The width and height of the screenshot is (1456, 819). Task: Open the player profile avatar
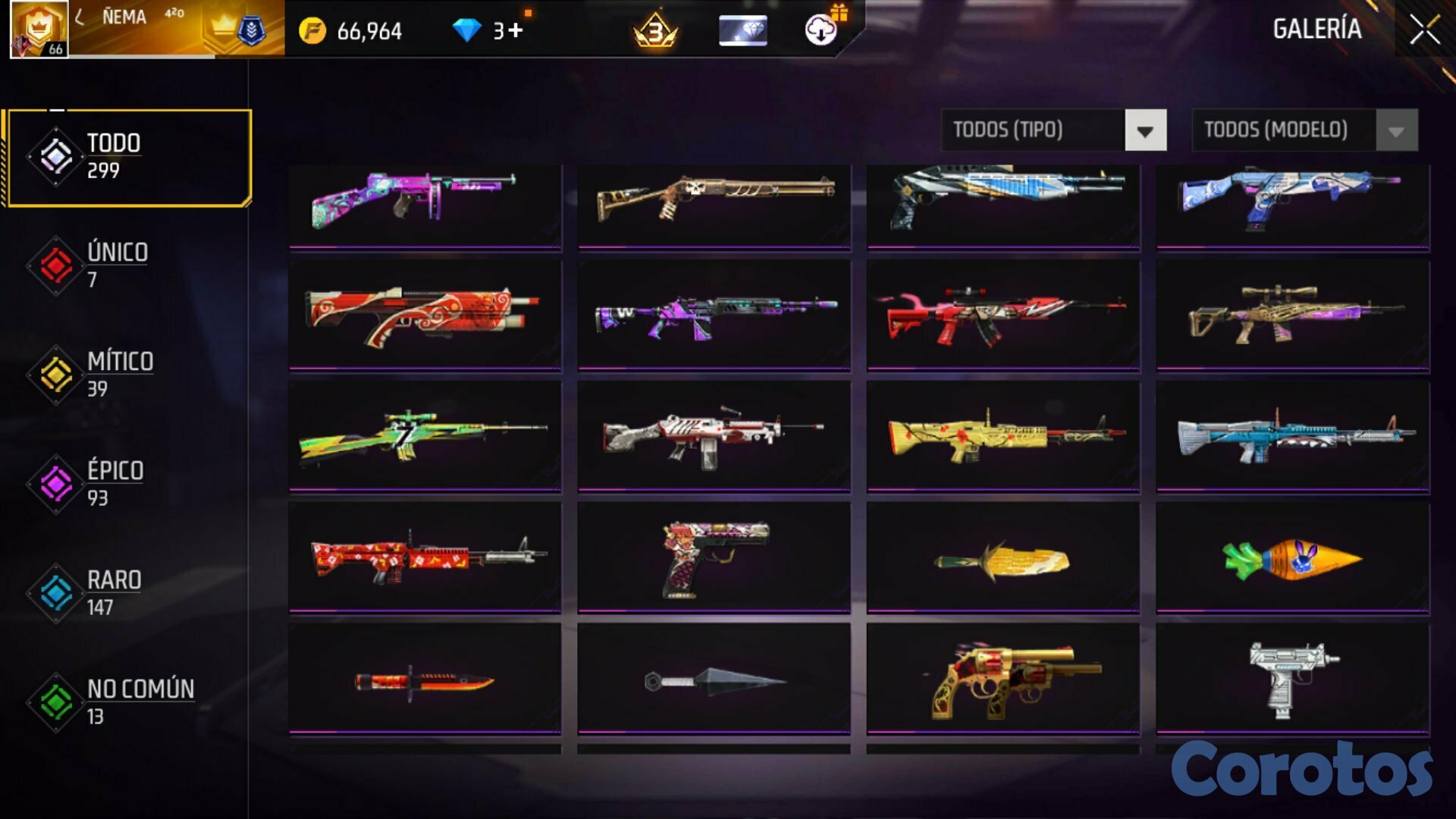39,30
